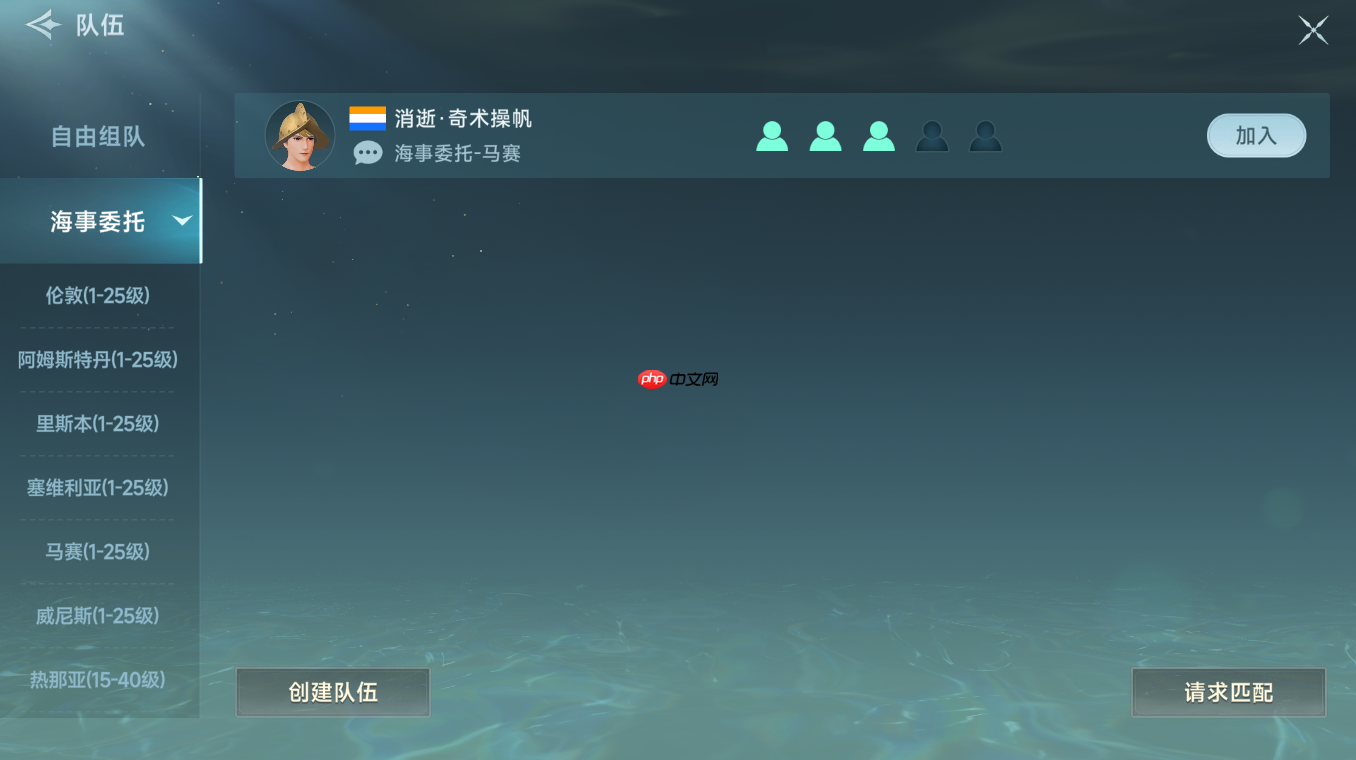This screenshot has height=760, width=1356.
Task: Choose the 阿姆斯特丹(1-25级) entry
Action: click(98, 360)
